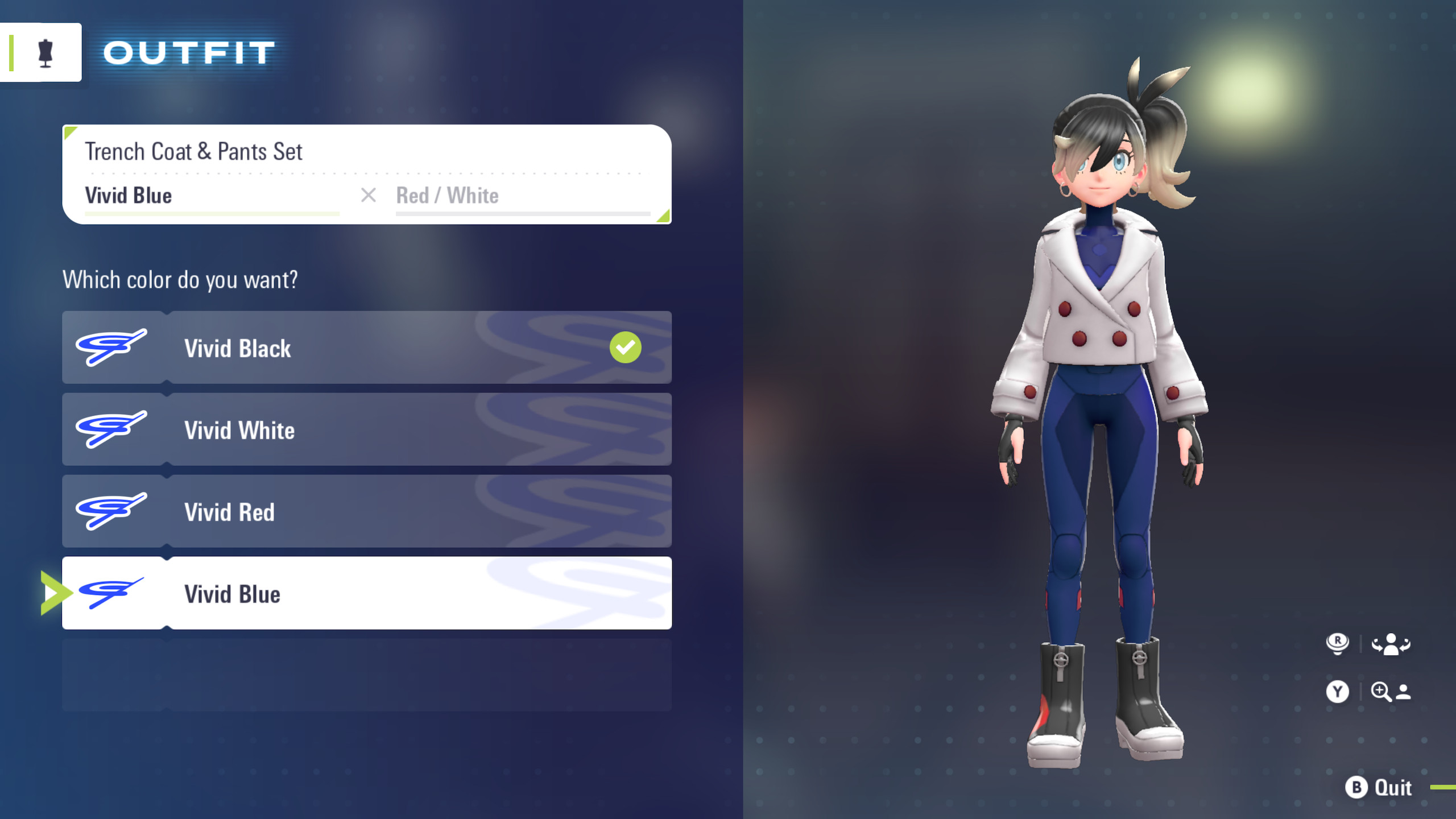
Task: Select the brand logo beside Vivid Red
Action: pyautogui.click(x=110, y=511)
